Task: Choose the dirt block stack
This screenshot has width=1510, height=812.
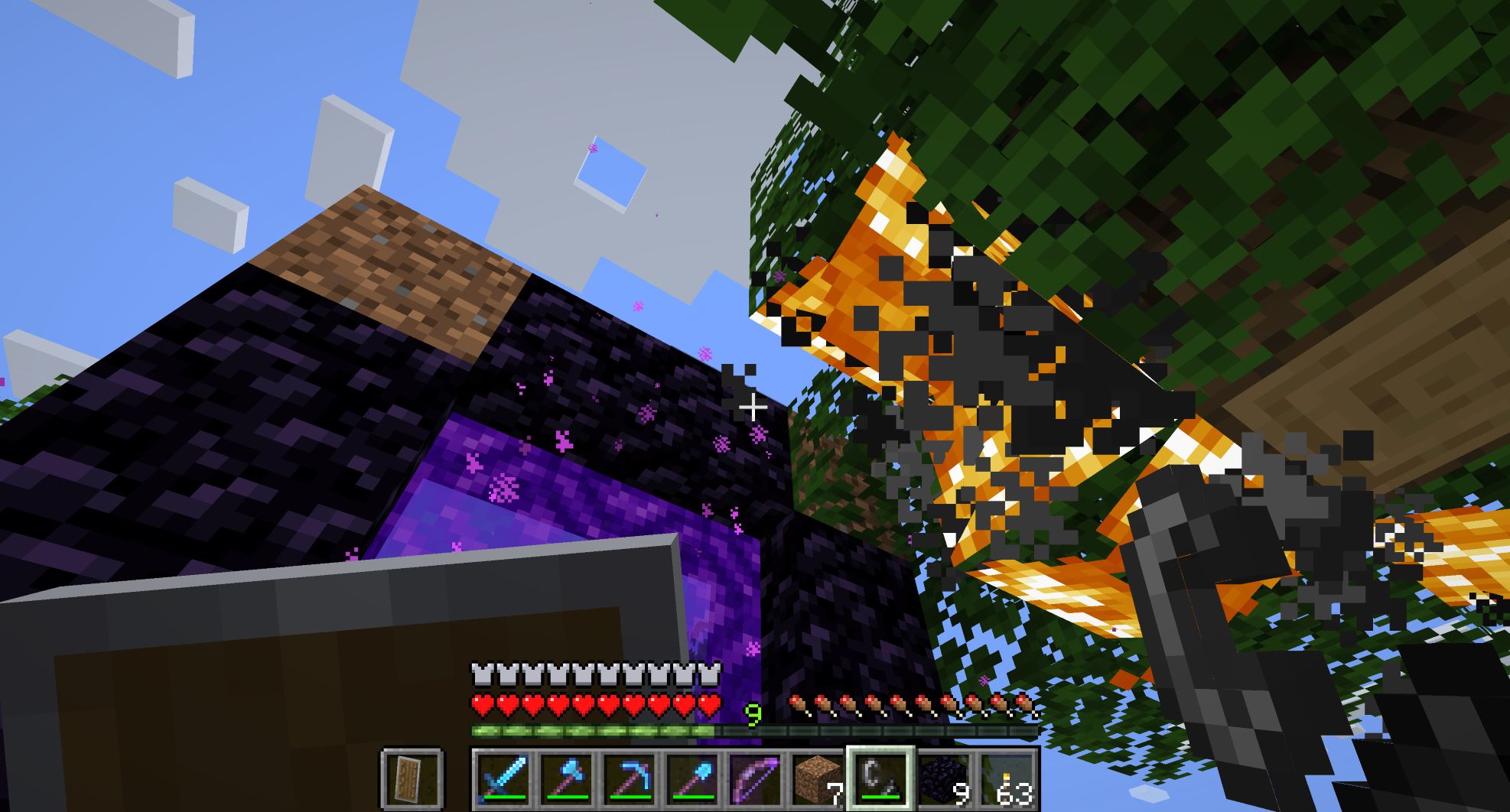Action: 817,778
